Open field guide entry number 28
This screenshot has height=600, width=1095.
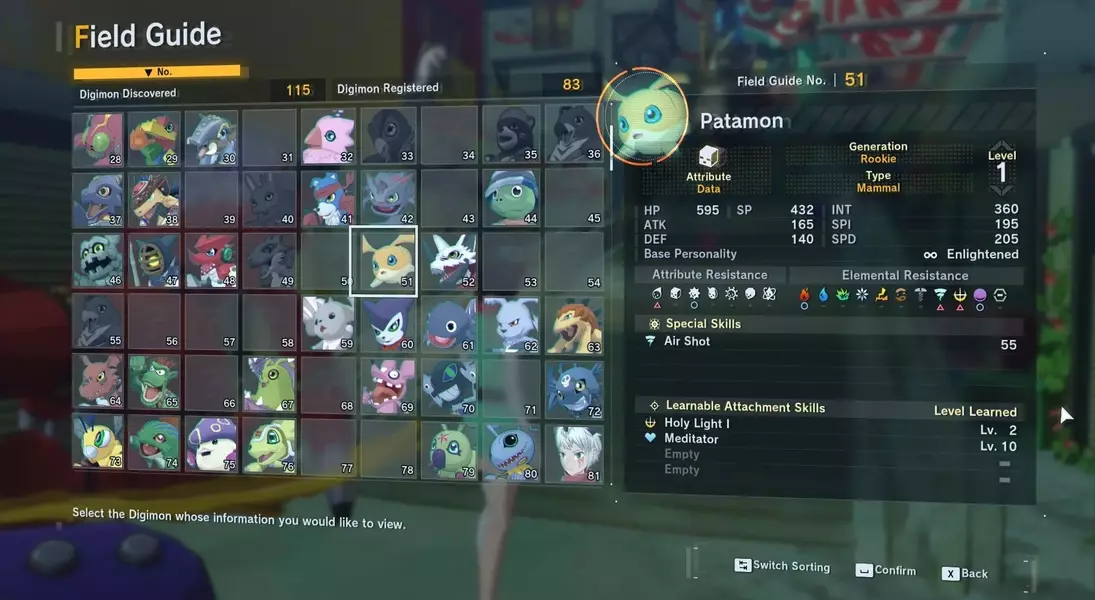[x=97, y=139]
